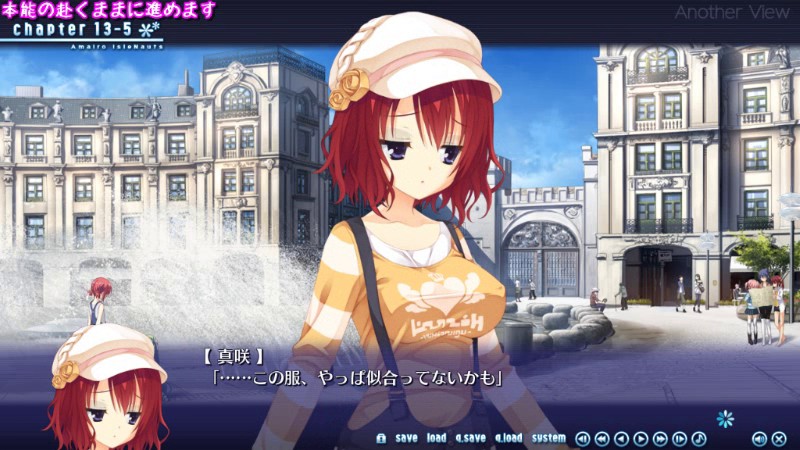Image resolution: width=800 pixels, height=450 pixels.
Task: Toggle the speaker volume icon near the X
Action: pos(759,438)
